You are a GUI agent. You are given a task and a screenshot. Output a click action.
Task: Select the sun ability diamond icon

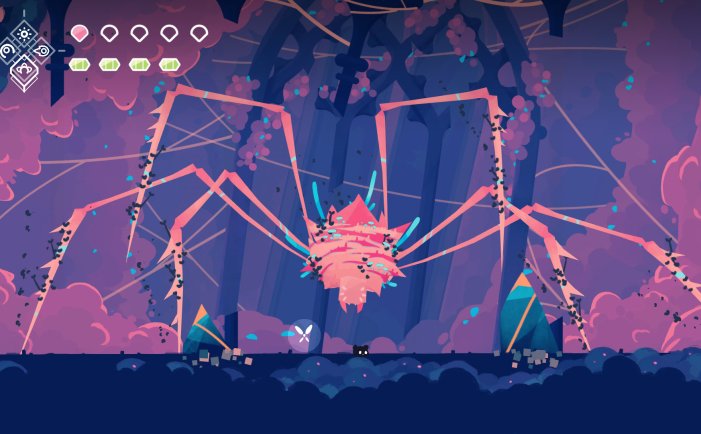pyautogui.click(x=24, y=33)
